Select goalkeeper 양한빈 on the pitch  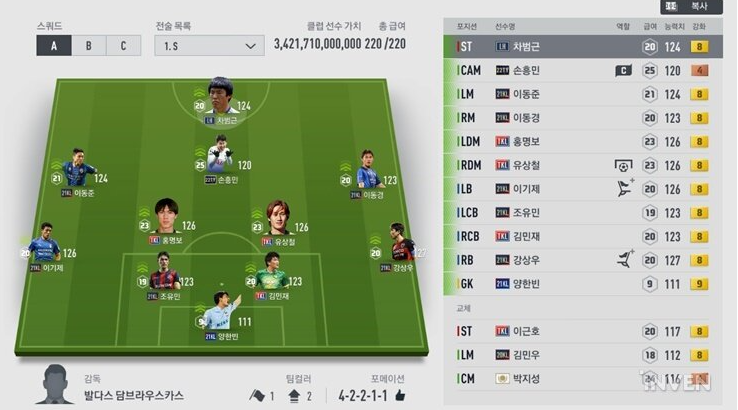click(x=222, y=316)
